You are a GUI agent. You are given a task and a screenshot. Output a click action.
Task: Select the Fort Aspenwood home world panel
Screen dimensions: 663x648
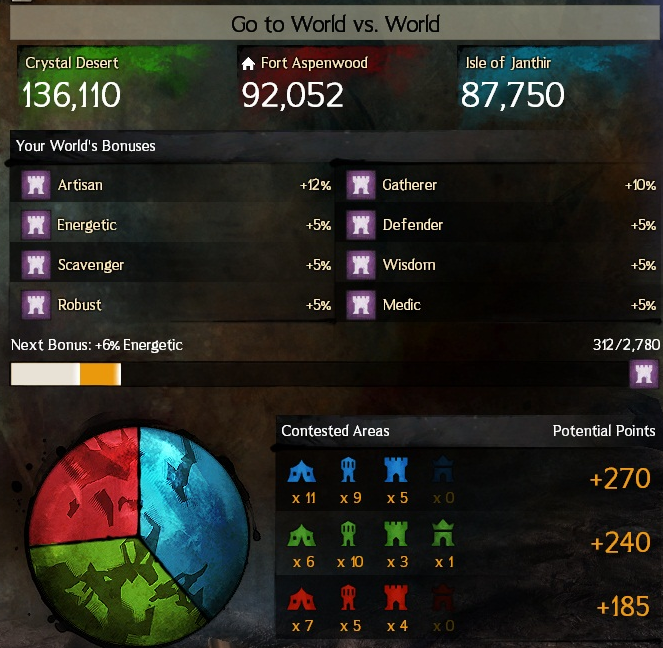tap(334, 83)
